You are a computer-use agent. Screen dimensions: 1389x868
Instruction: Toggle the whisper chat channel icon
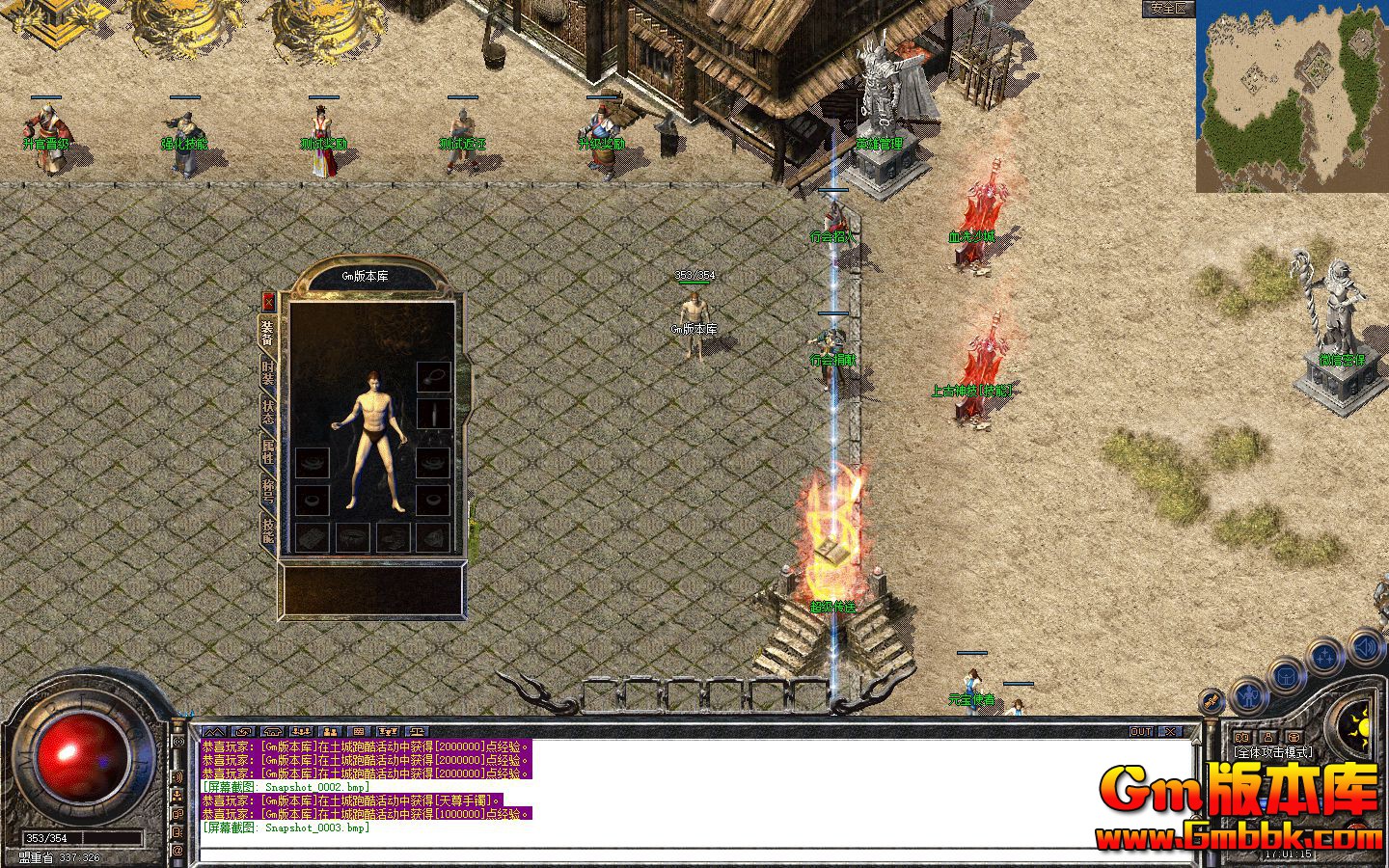pyautogui.click(x=178, y=813)
